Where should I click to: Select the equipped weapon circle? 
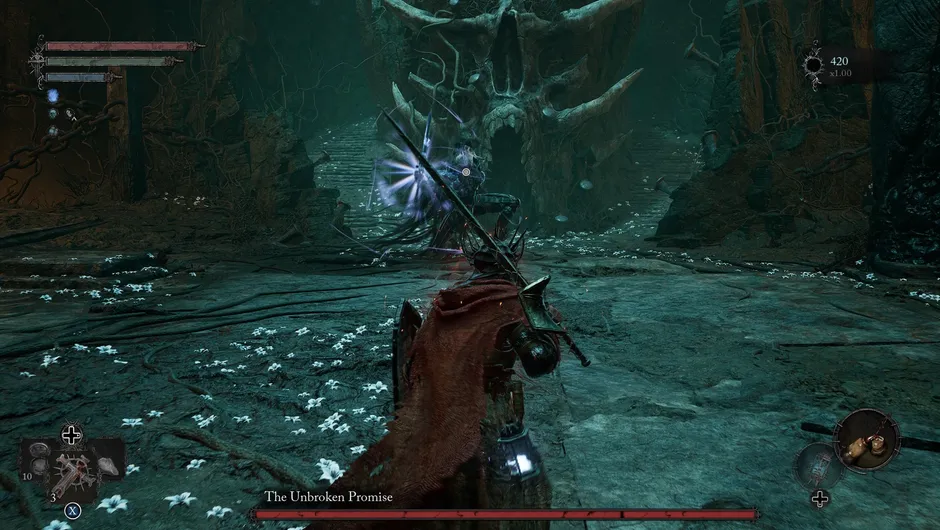(x=865, y=438)
